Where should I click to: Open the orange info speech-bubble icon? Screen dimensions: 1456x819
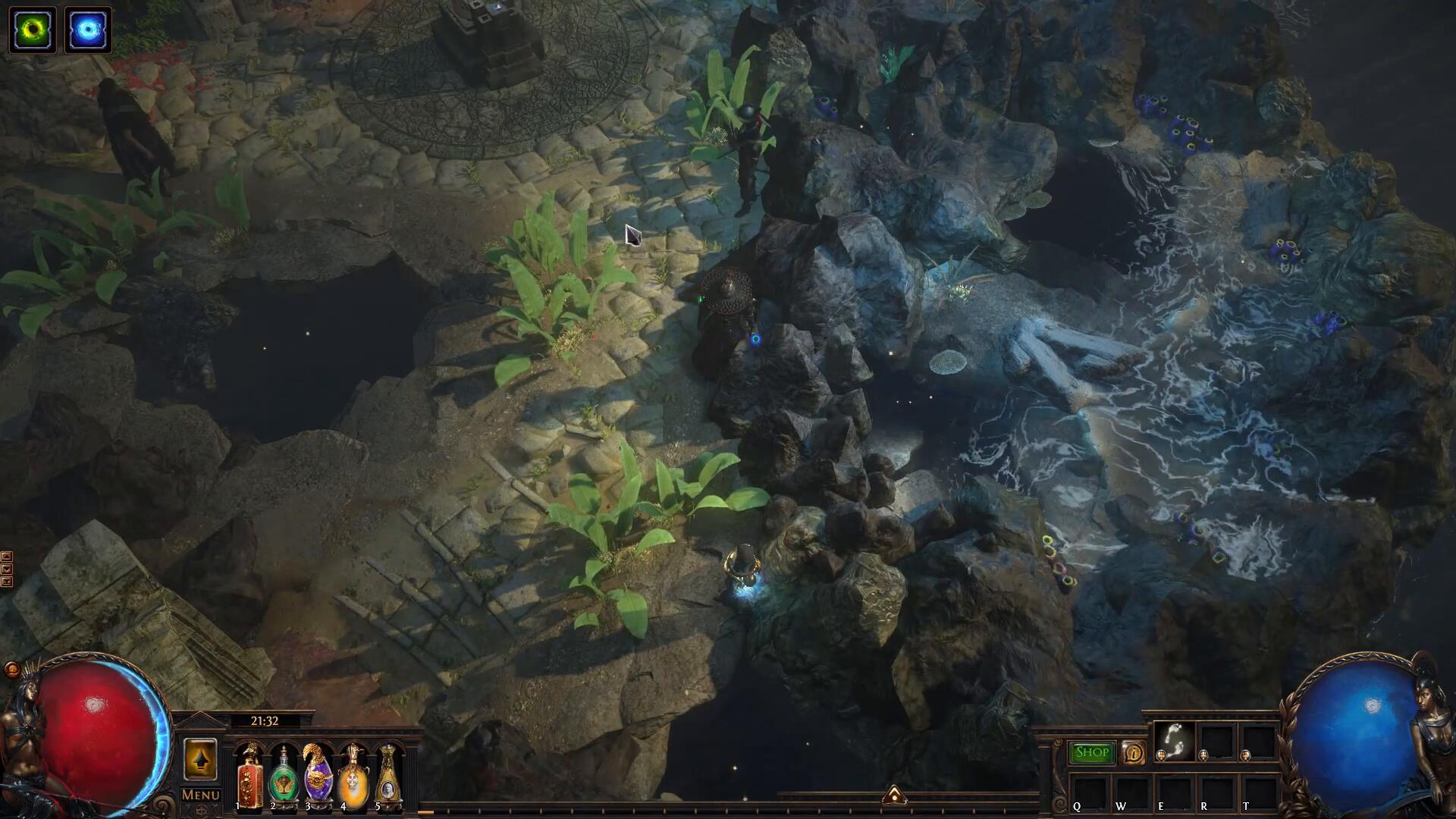(1134, 753)
